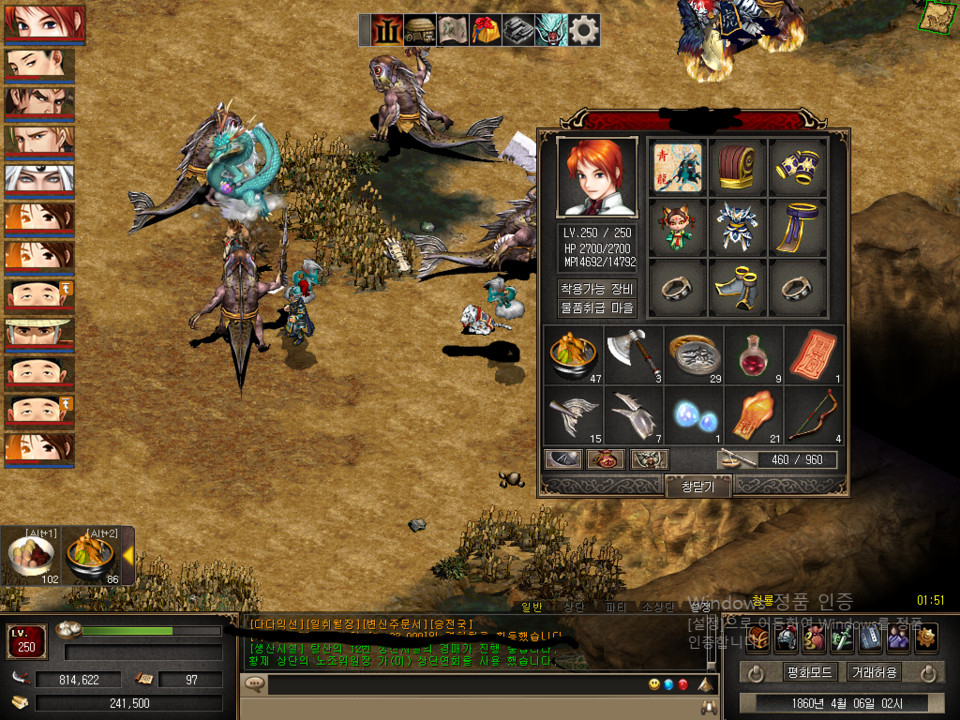960x720 pixels.
Task: Open the helmet icon in bottom menu
Action: coord(786,636)
